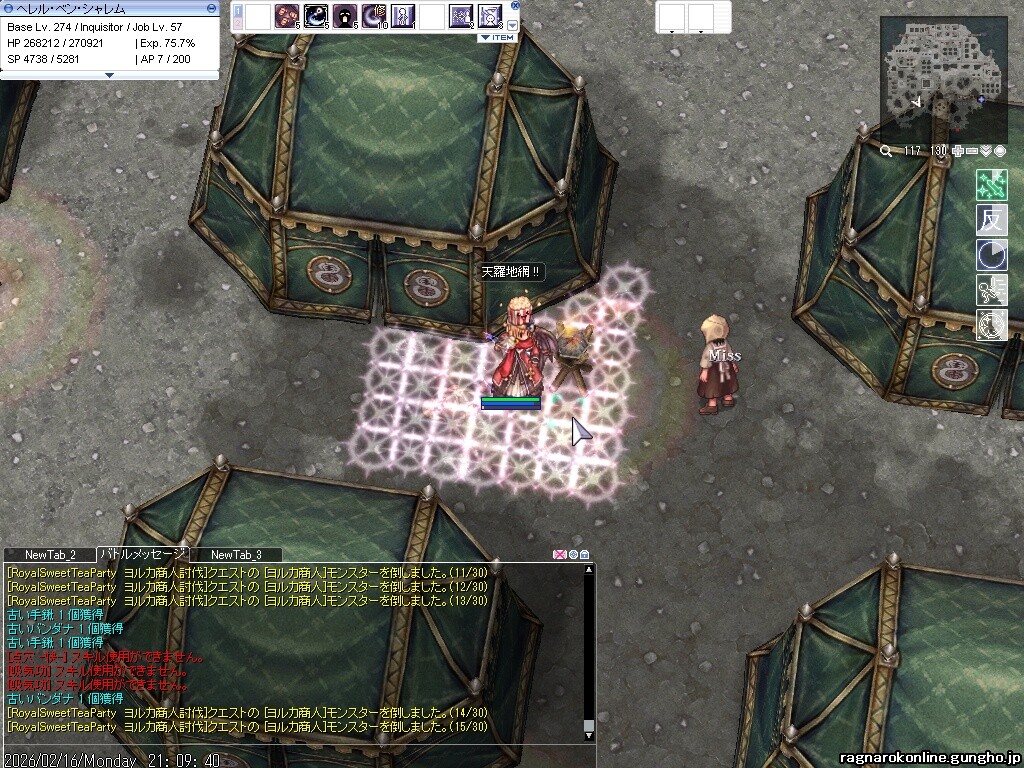Viewport: 1024px width, 768px height.
Task: Click the running figure status icon
Action: 991,290
